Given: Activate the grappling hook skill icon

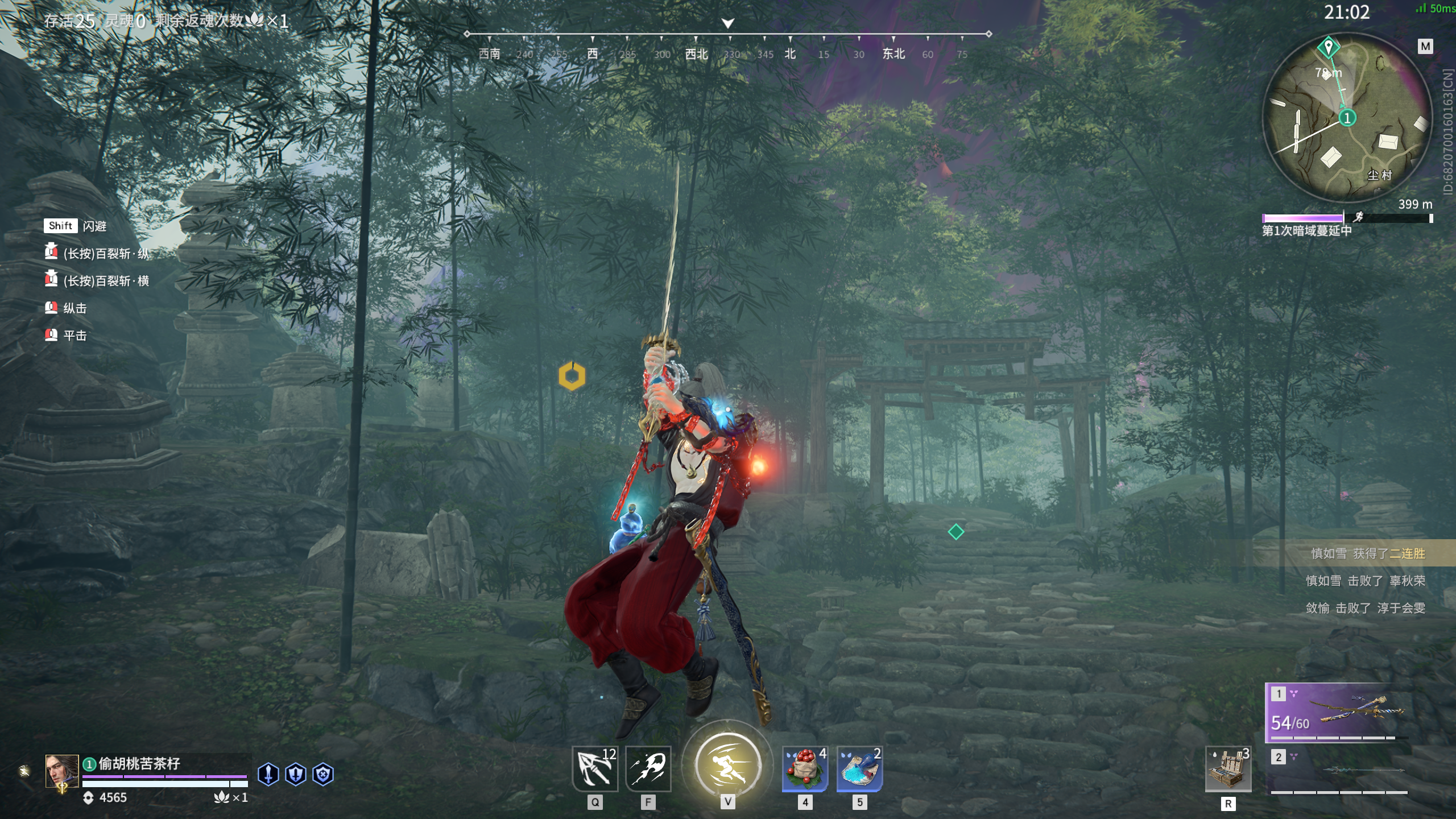Looking at the screenshot, I should pos(594,769).
